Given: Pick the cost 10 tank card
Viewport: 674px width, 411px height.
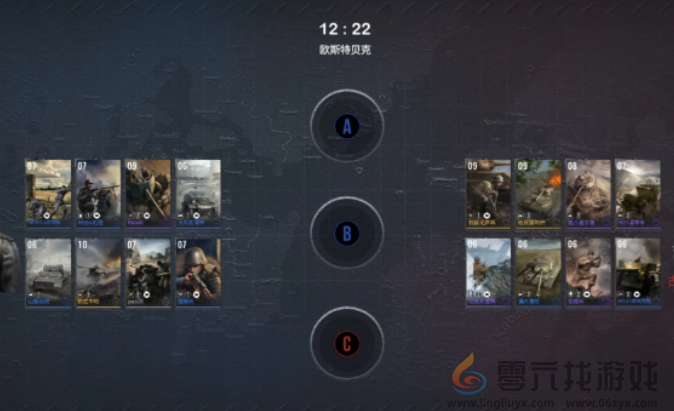Looking at the screenshot, I should click(98, 271).
